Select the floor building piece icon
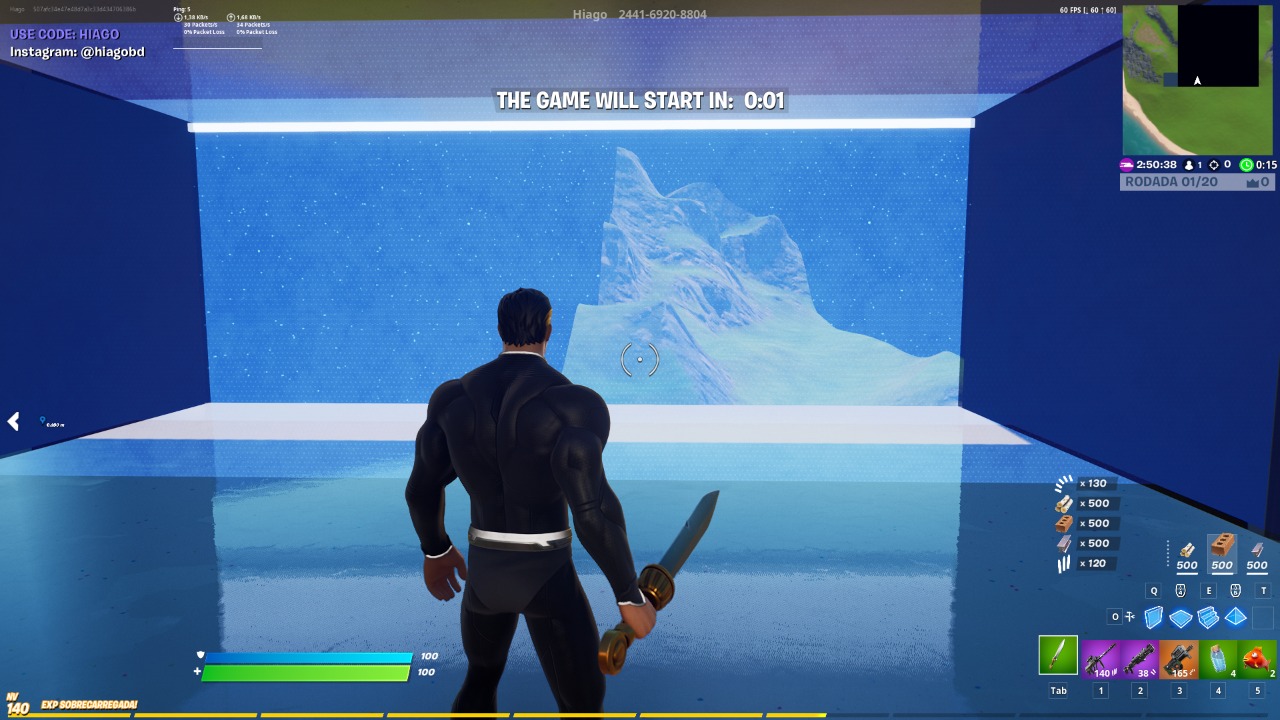The height and width of the screenshot is (720, 1280). pyautogui.click(x=1180, y=617)
